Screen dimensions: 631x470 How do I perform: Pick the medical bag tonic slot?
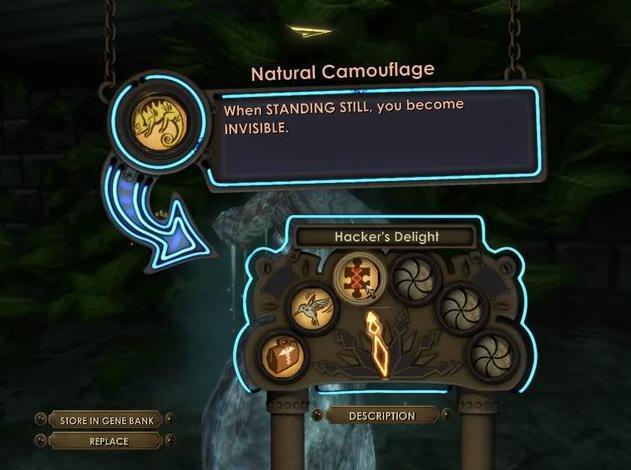coord(285,356)
